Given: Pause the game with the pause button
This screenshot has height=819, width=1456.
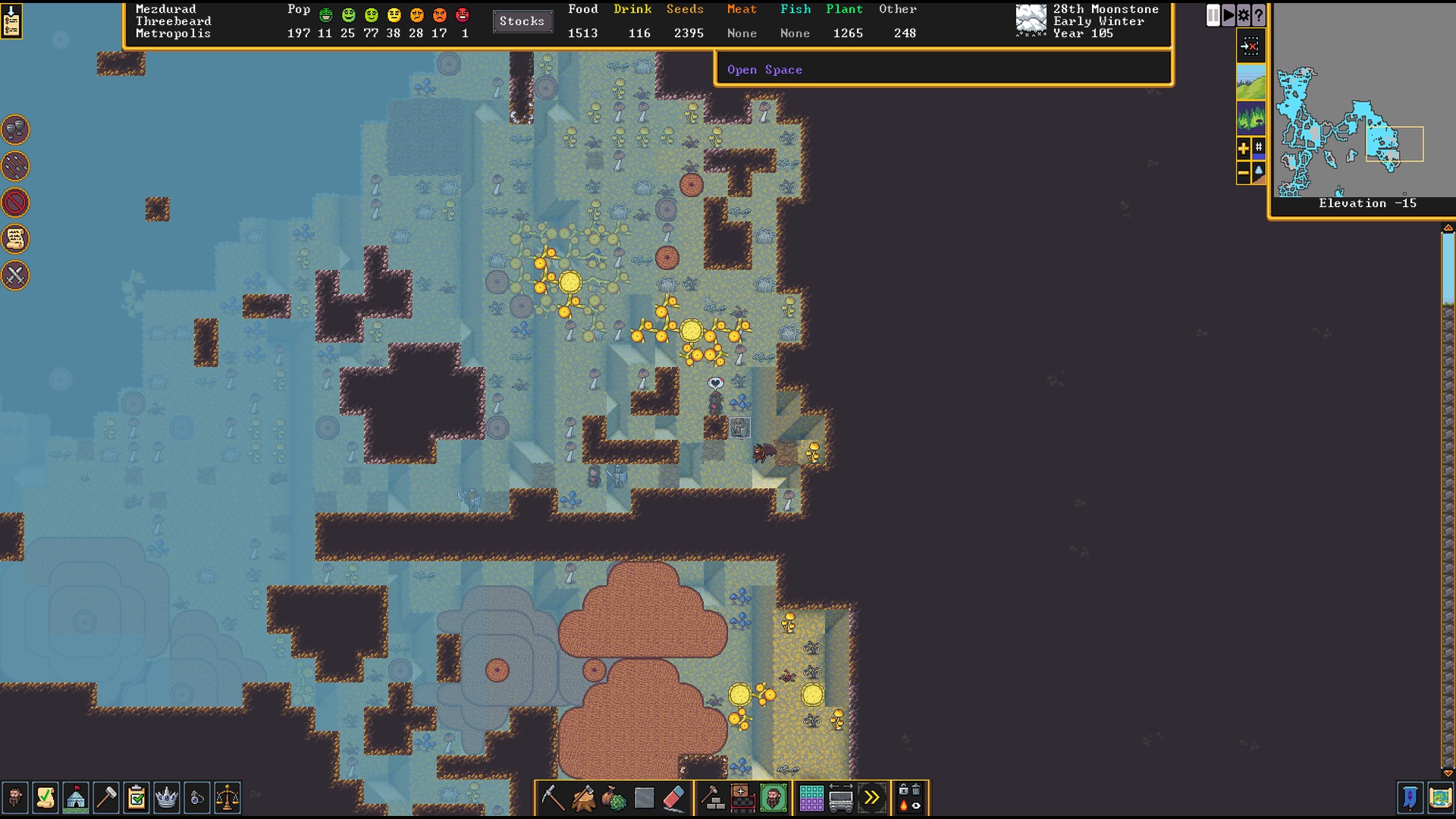Looking at the screenshot, I should pyautogui.click(x=1213, y=15).
